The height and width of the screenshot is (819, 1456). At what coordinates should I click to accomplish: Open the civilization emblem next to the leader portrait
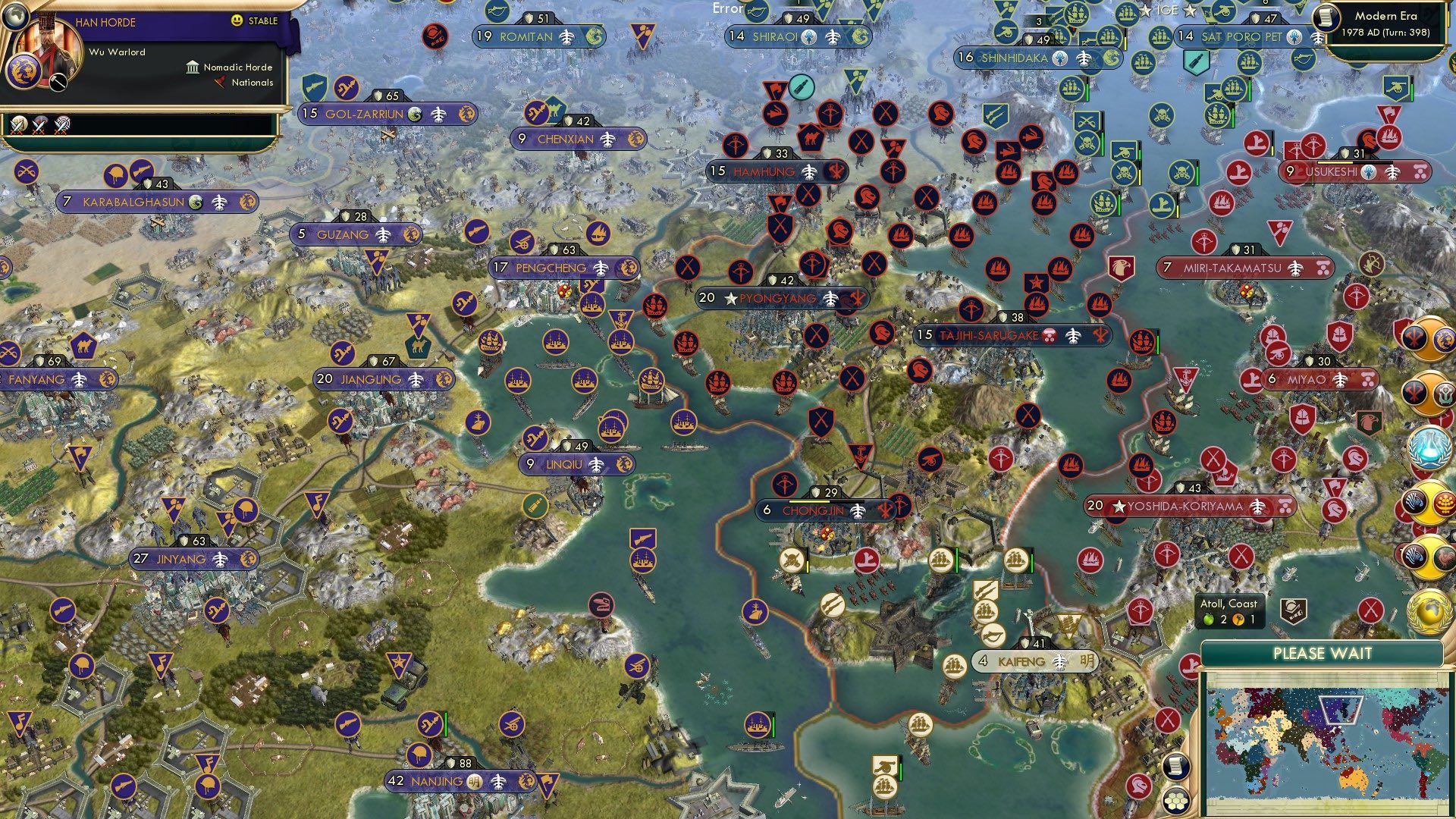click(24, 73)
